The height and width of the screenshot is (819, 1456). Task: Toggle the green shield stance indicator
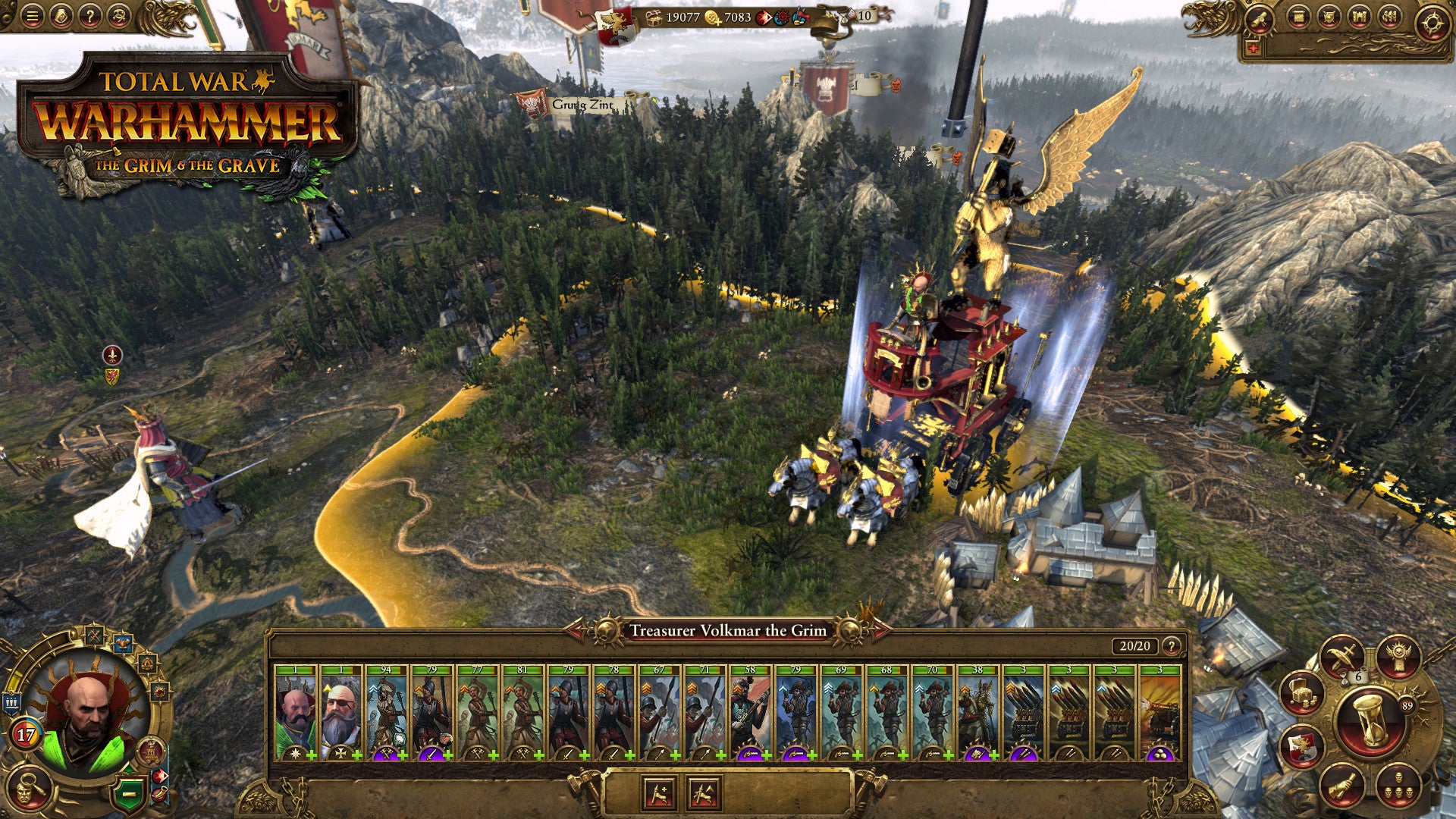pos(130,795)
